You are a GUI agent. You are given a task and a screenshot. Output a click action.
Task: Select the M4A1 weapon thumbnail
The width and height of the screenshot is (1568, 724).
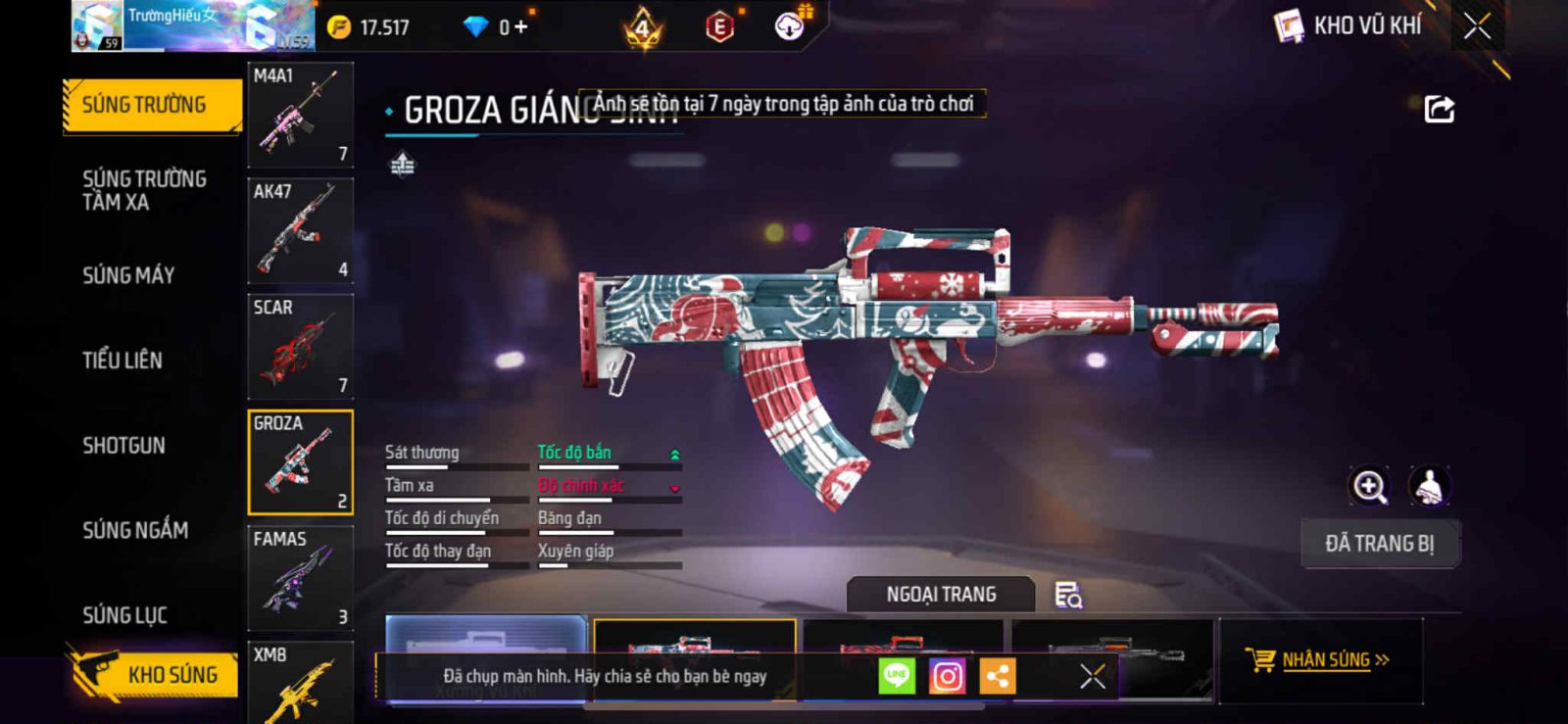[300, 115]
